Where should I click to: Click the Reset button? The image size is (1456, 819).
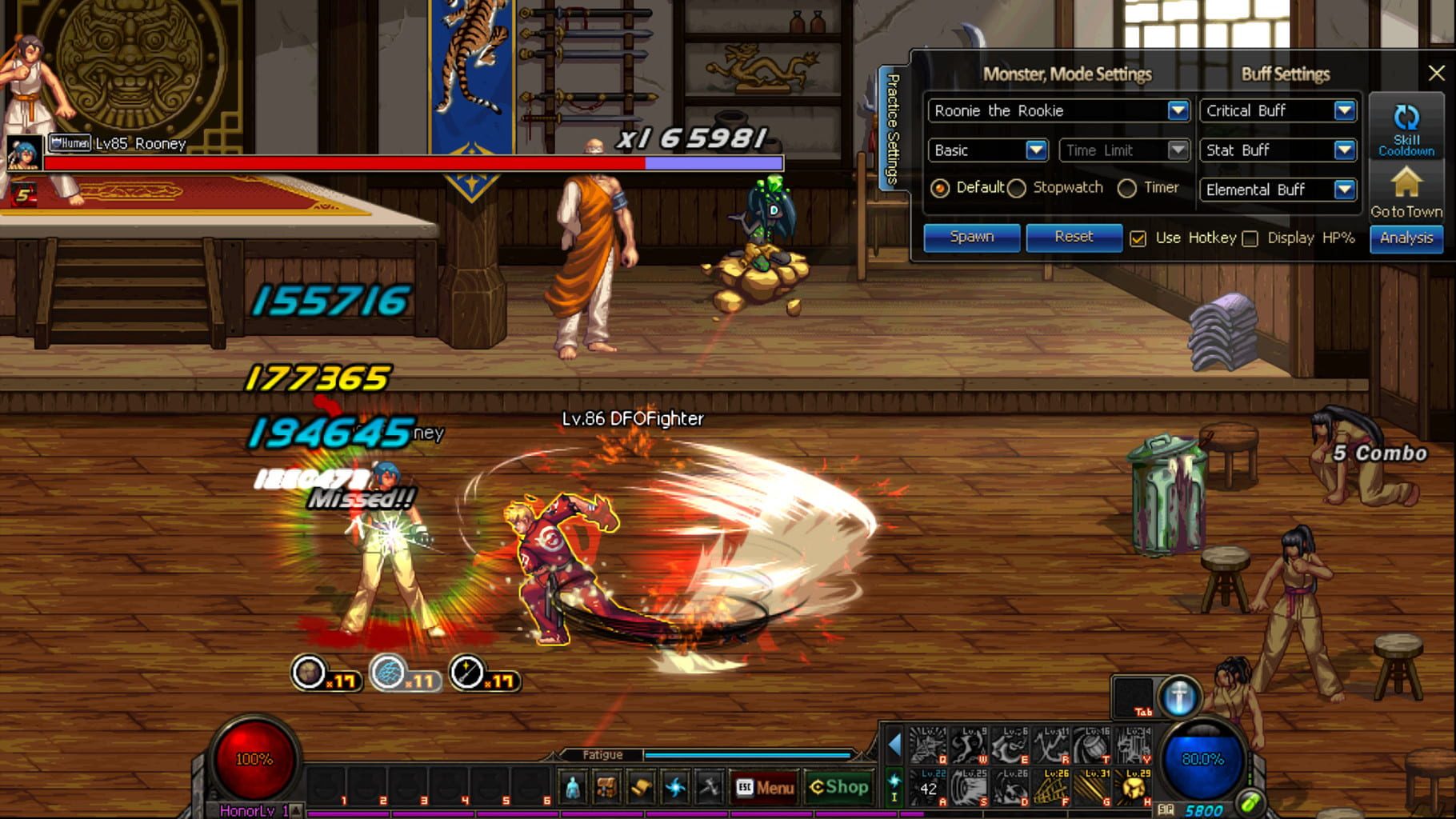pos(1073,237)
